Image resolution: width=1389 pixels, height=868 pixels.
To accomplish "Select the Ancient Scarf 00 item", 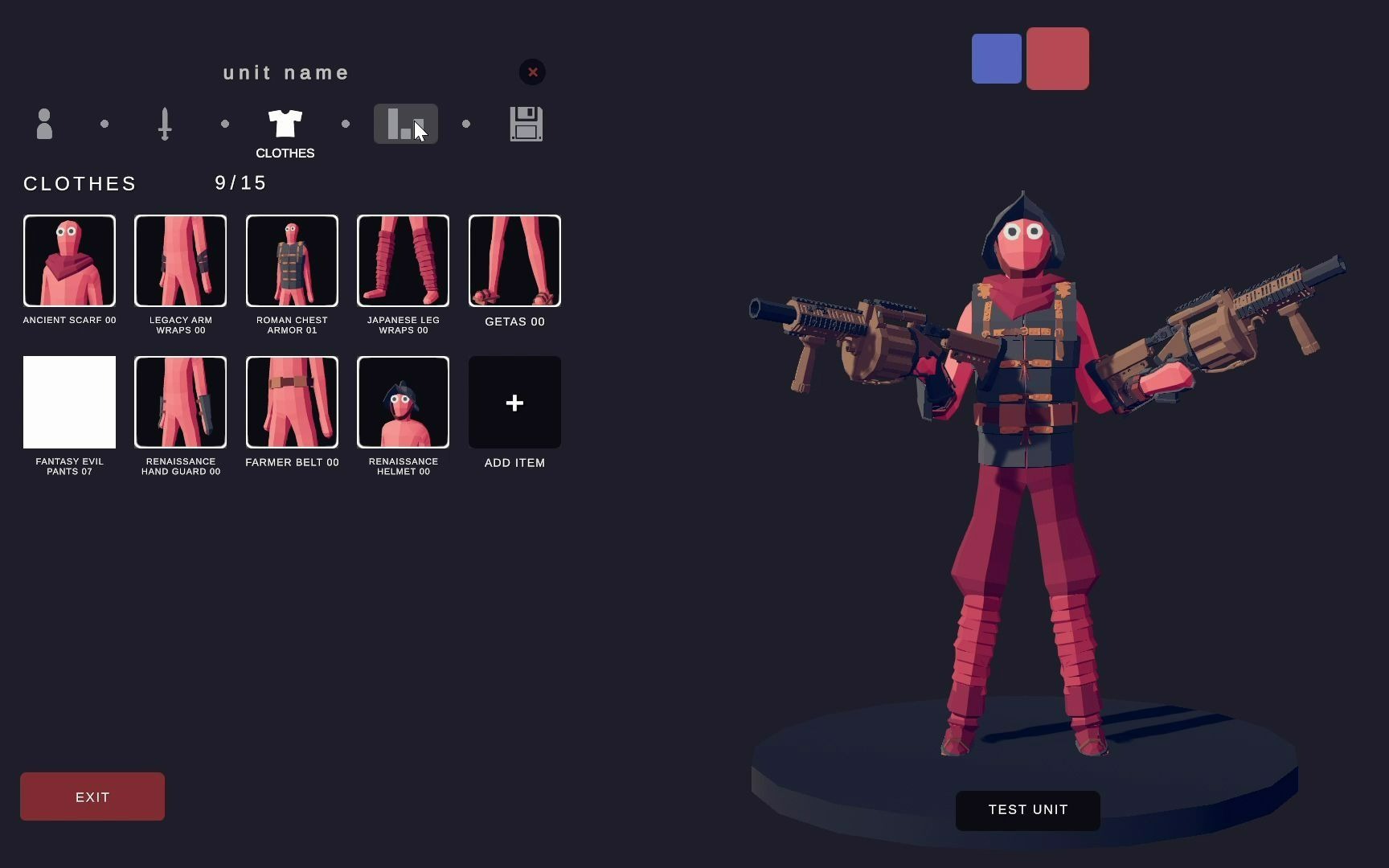I will click(x=69, y=260).
